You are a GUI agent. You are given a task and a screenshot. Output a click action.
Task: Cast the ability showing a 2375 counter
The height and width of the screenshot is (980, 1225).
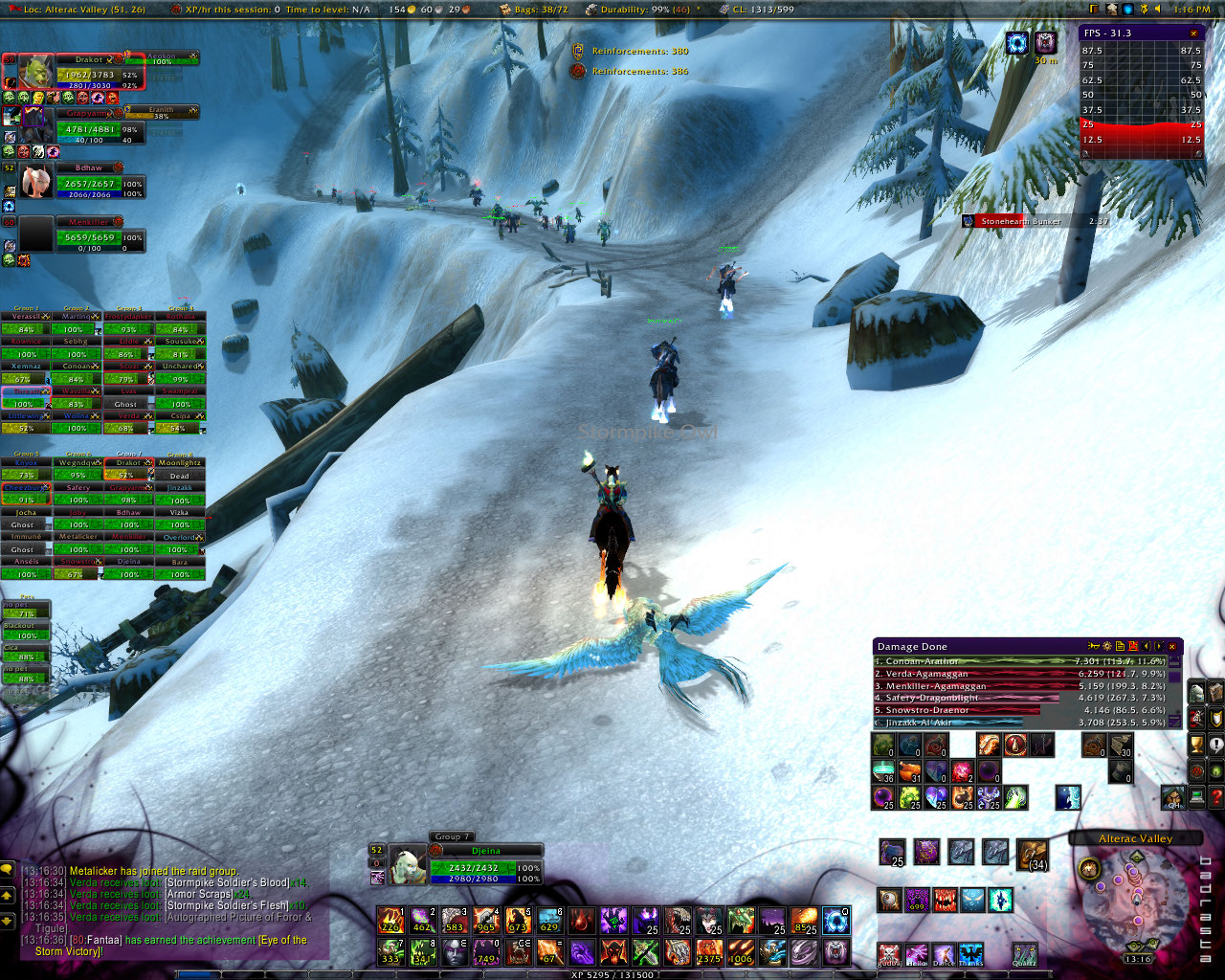pos(709,952)
